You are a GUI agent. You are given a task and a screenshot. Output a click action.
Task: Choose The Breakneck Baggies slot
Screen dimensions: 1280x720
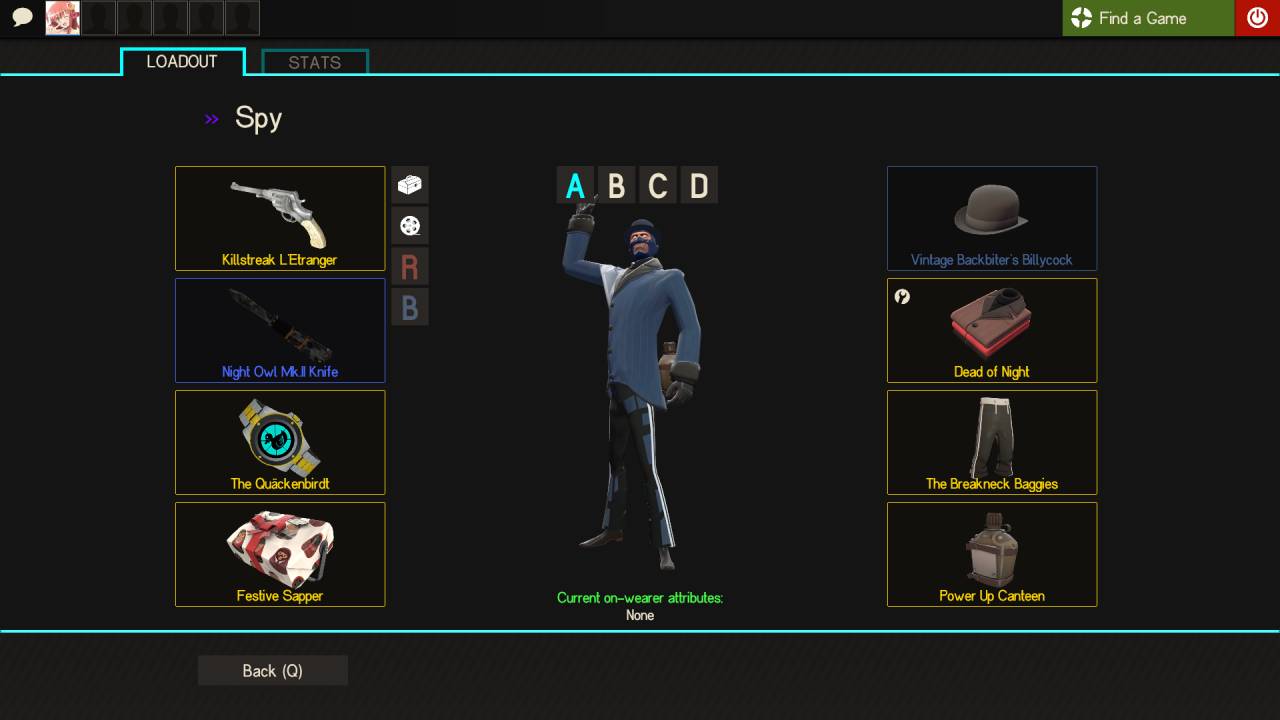pos(992,442)
